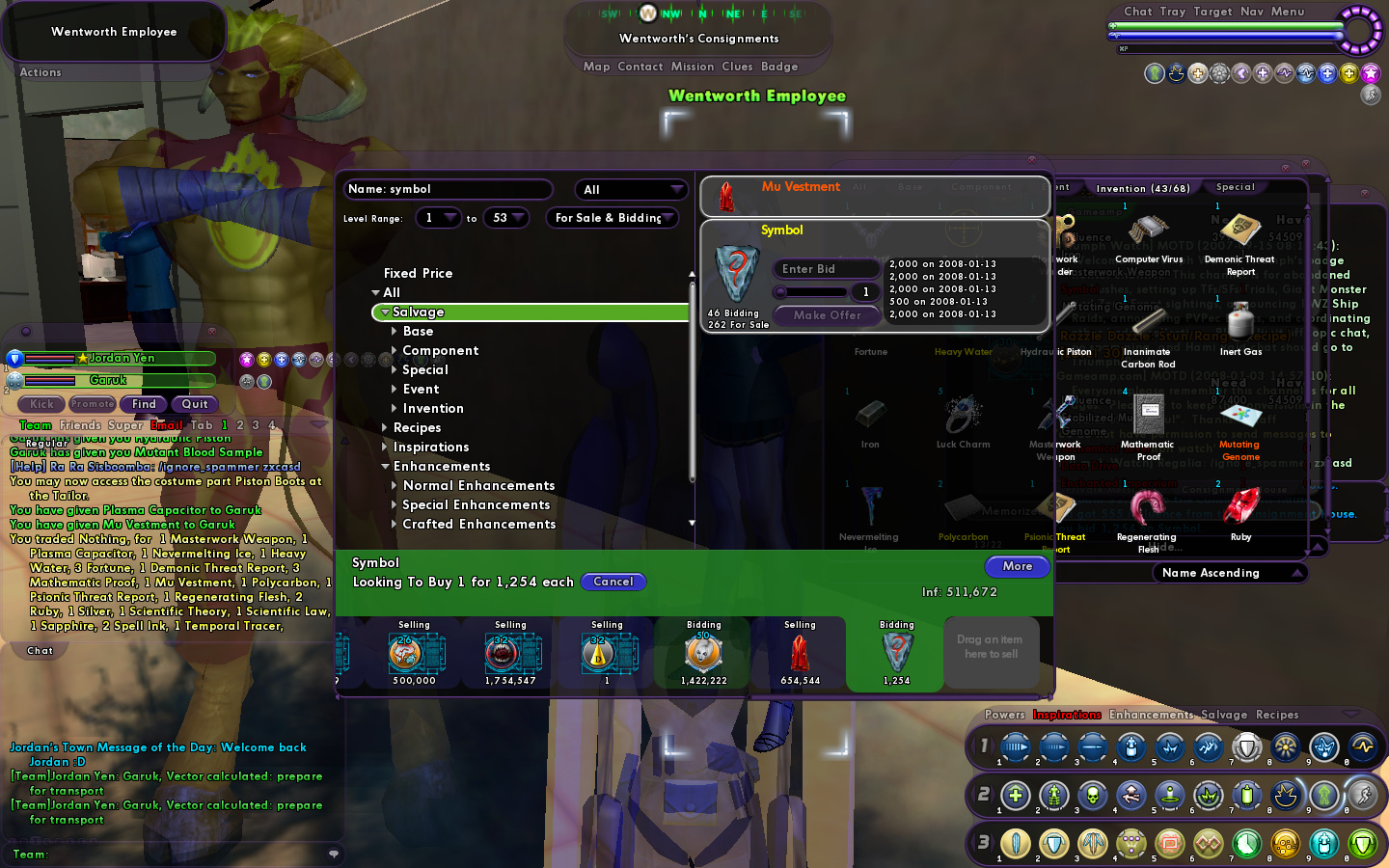Cancel the Symbol buy order
The width and height of the screenshot is (1389, 868).
click(x=613, y=582)
